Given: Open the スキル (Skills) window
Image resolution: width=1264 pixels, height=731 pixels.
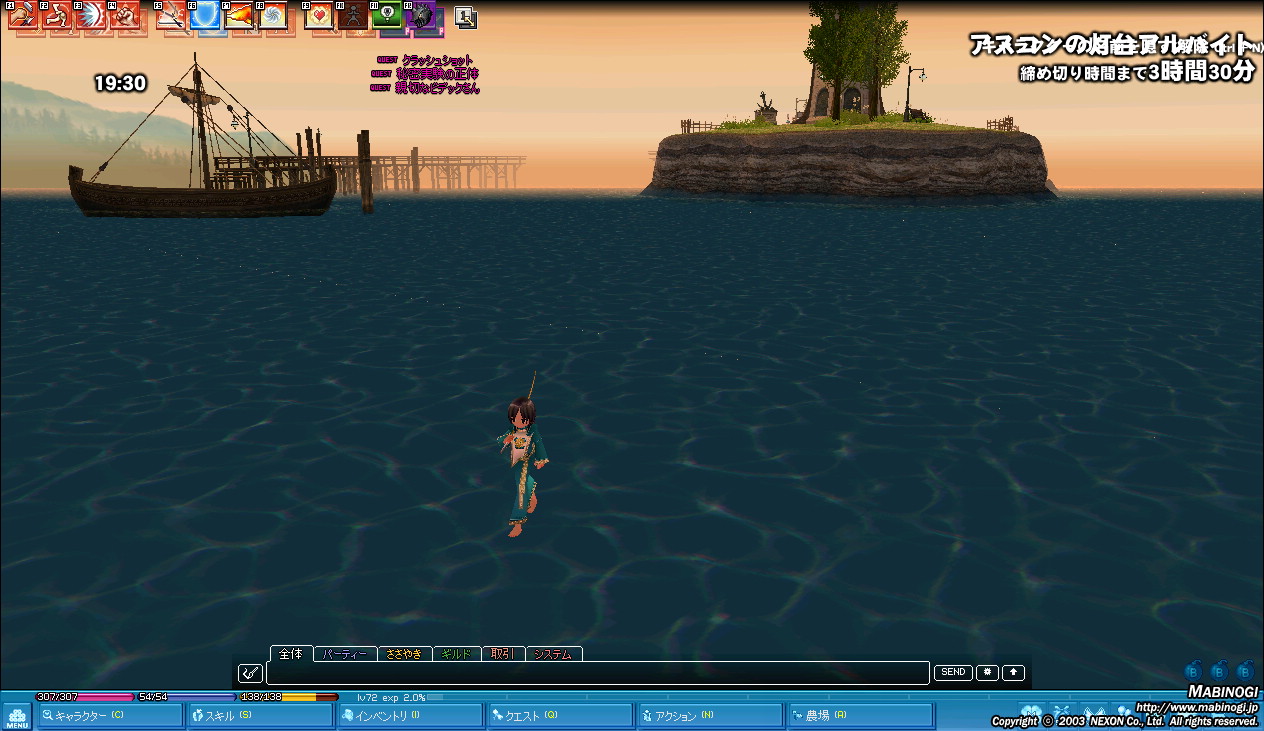Looking at the screenshot, I should click(x=261, y=715).
